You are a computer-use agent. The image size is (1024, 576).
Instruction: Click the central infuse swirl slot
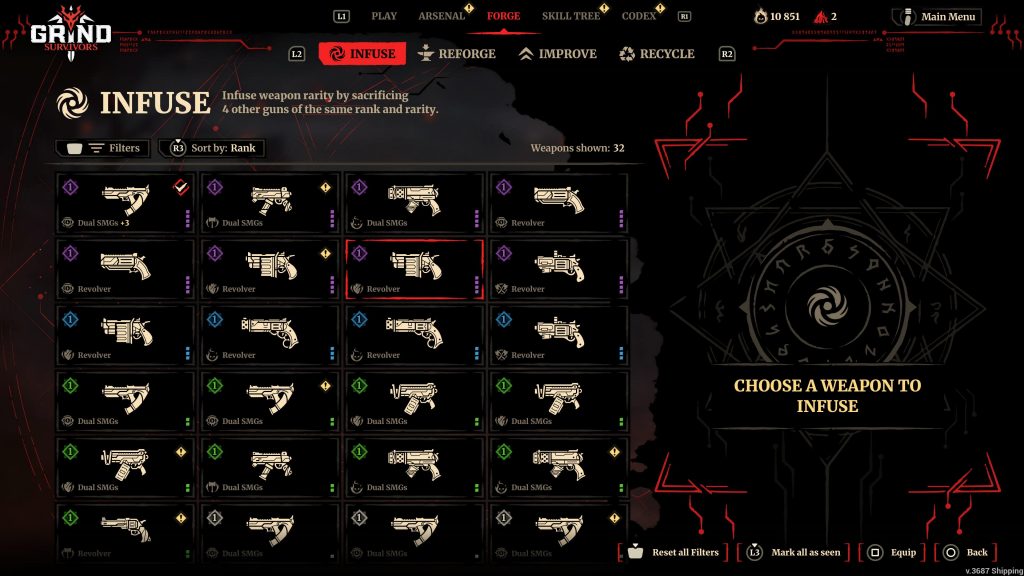pos(828,305)
